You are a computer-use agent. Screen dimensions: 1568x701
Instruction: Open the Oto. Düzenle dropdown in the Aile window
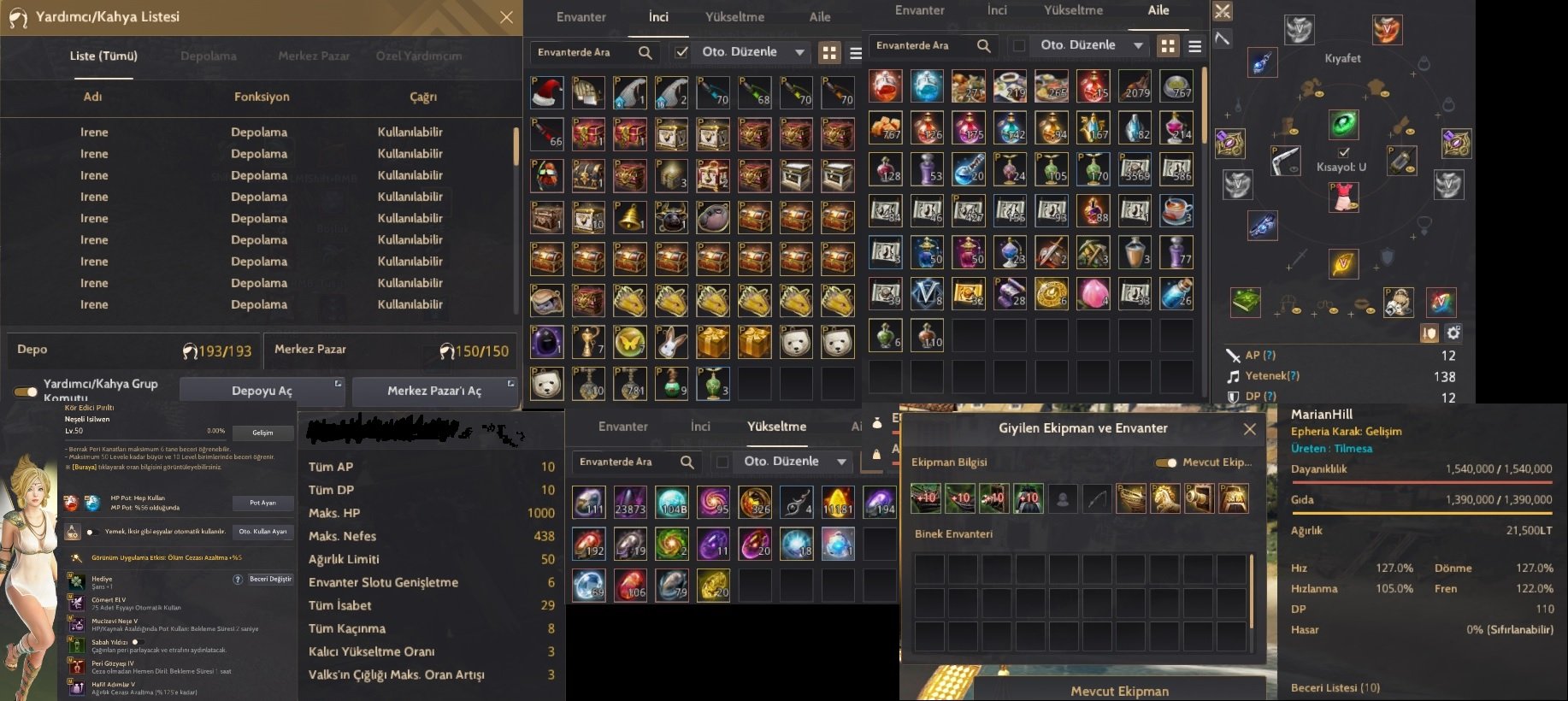coord(1138,44)
